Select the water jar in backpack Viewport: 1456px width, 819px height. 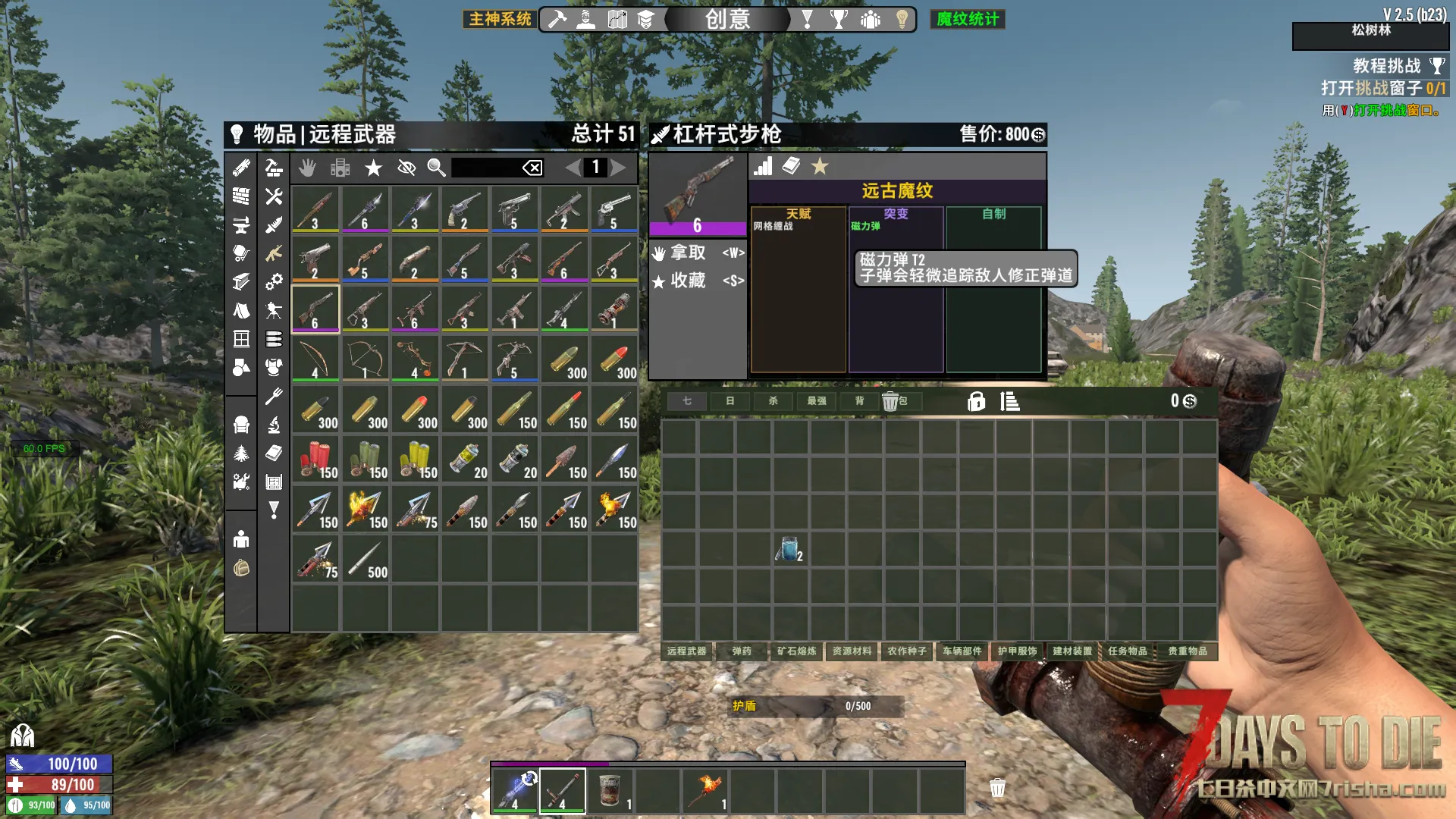[789, 548]
